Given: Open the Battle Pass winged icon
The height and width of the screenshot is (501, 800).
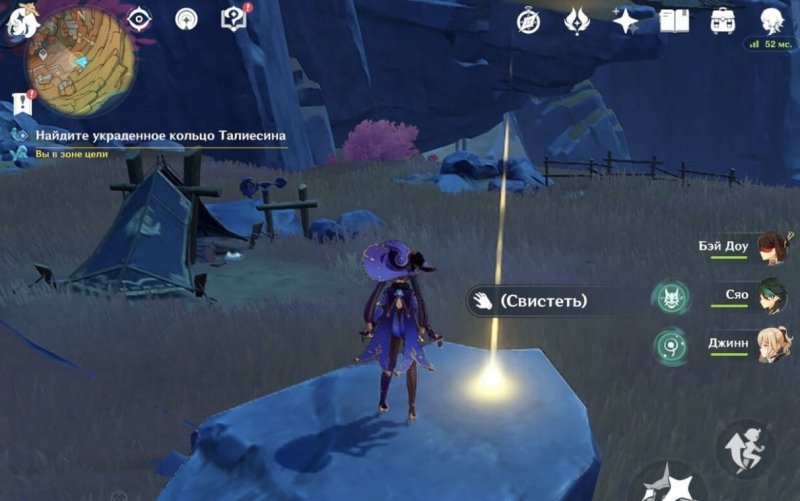Looking at the screenshot, I should (578, 20).
